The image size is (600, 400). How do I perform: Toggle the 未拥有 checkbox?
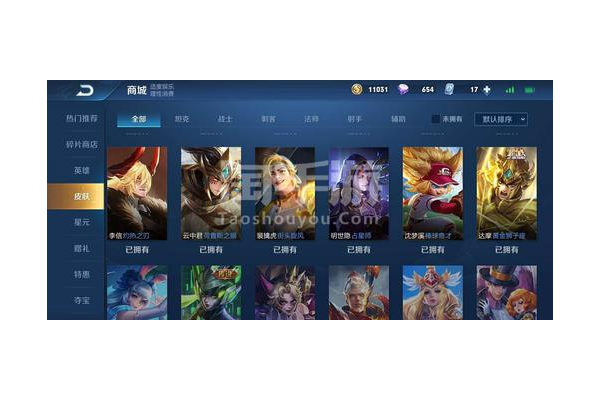point(436,119)
